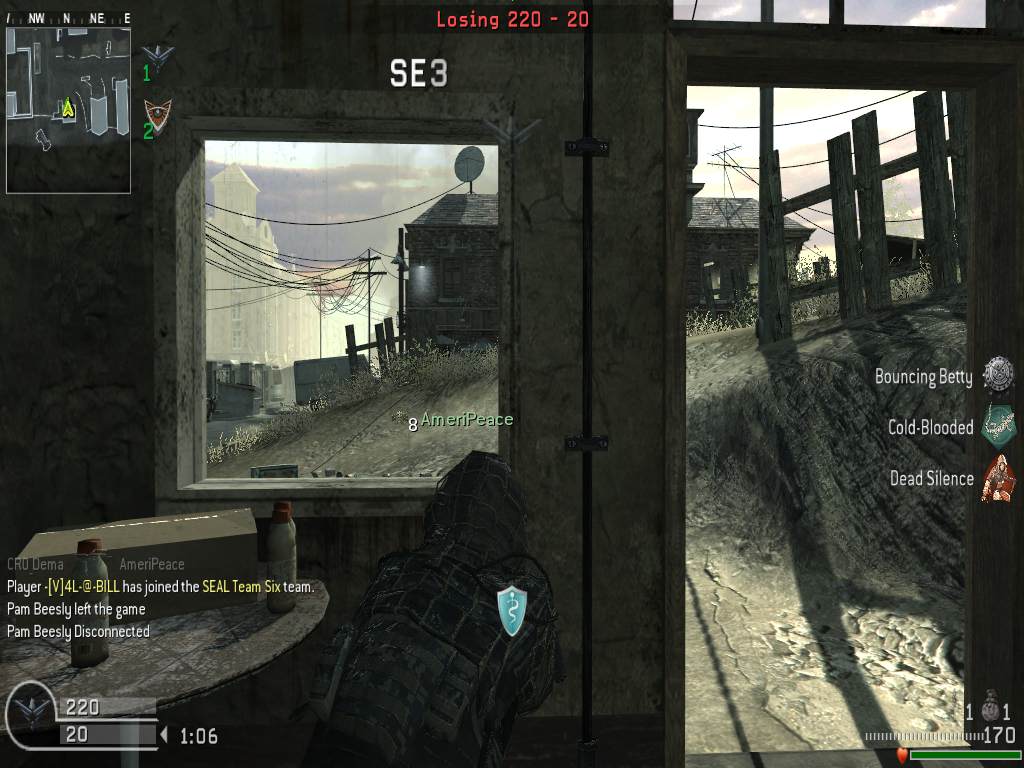This screenshot has width=1024, height=768.
Task: Select the Cold-Blooded perk icon
Action: 997,427
